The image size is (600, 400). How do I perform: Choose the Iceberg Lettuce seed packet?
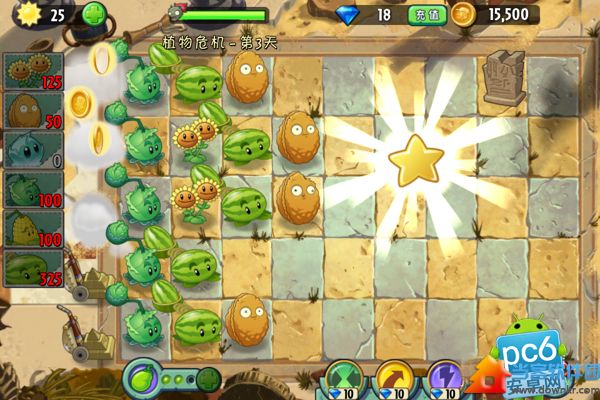[33, 150]
